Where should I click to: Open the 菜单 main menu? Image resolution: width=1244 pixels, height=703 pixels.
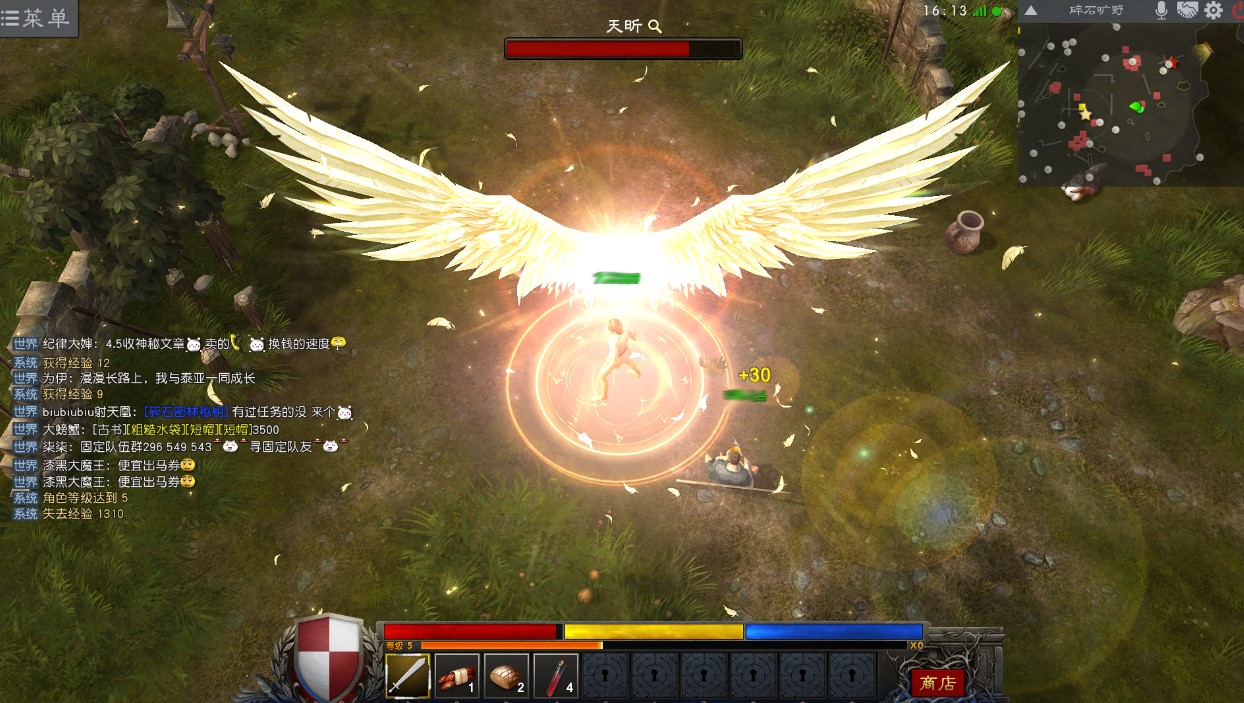38,18
